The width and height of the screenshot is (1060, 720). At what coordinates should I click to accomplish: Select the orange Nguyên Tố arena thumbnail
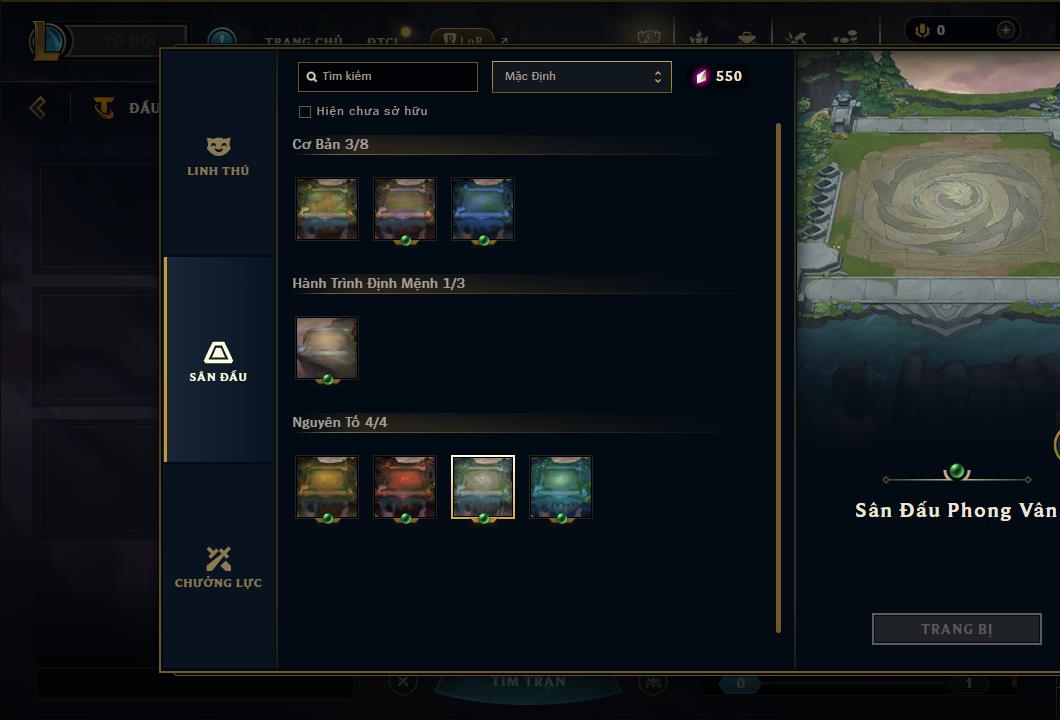tap(327, 487)
